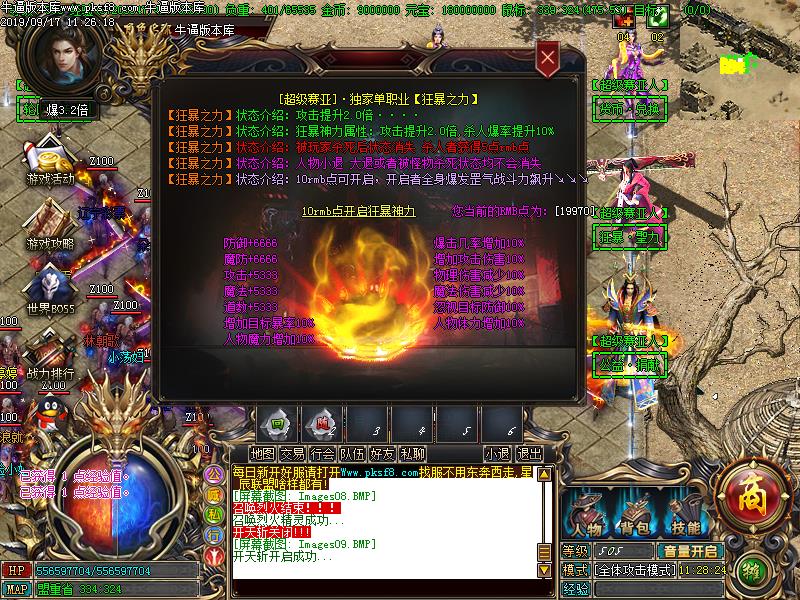Viewport: 800px width, 600px height.
Task: Open the 私聊 private chat button
Action: tap(412, 454)
